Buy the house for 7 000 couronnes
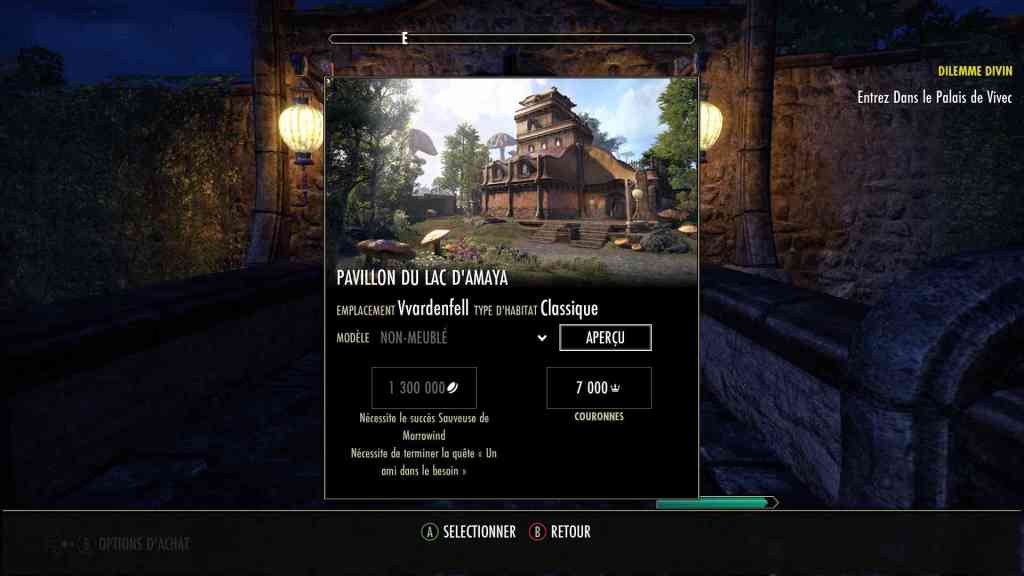Screen dimensions: 1024x576 tap(599, 388)
